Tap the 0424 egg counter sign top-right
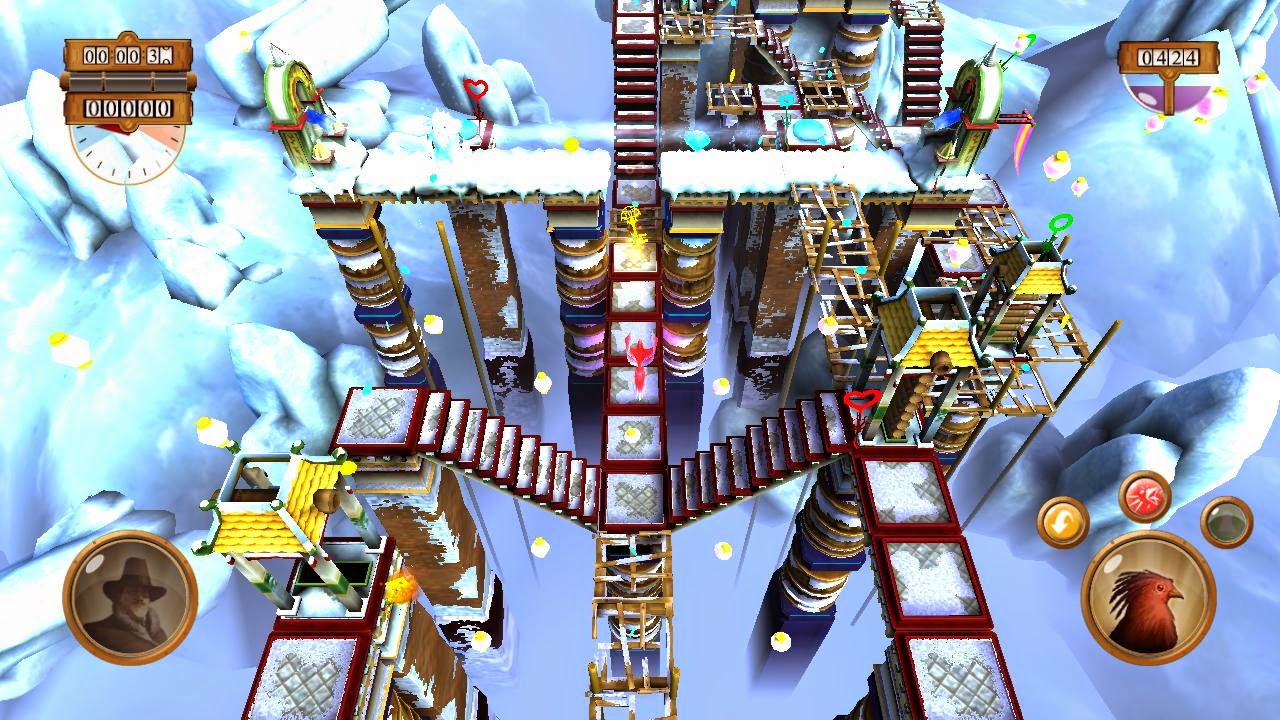 (x=1168, y=58)
